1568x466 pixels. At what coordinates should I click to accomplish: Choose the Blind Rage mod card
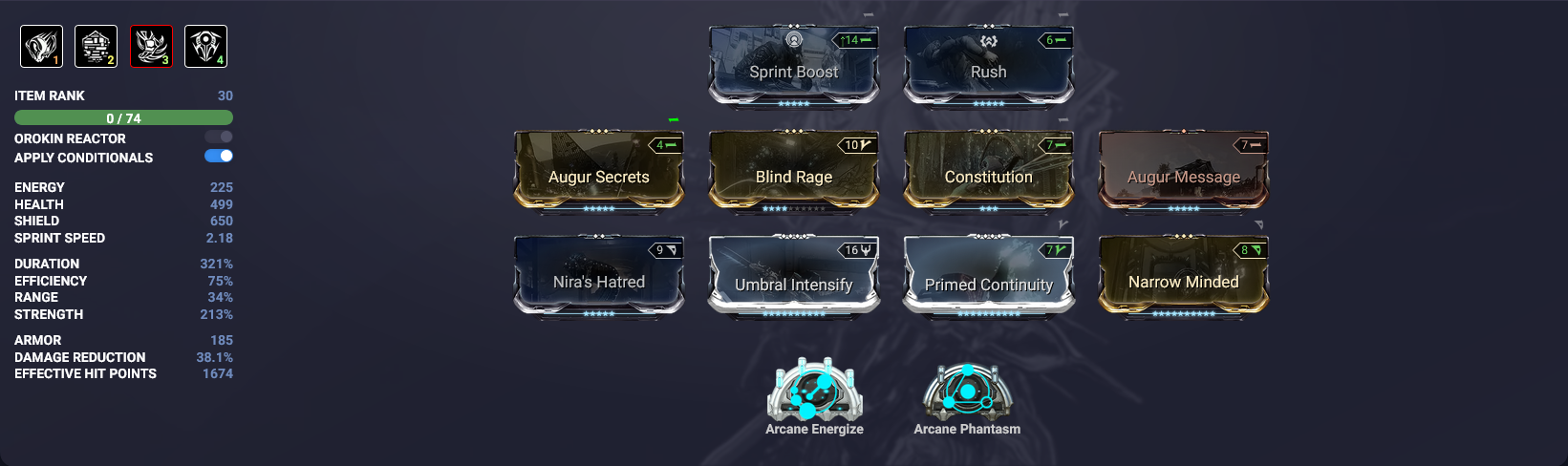point(793,172)
